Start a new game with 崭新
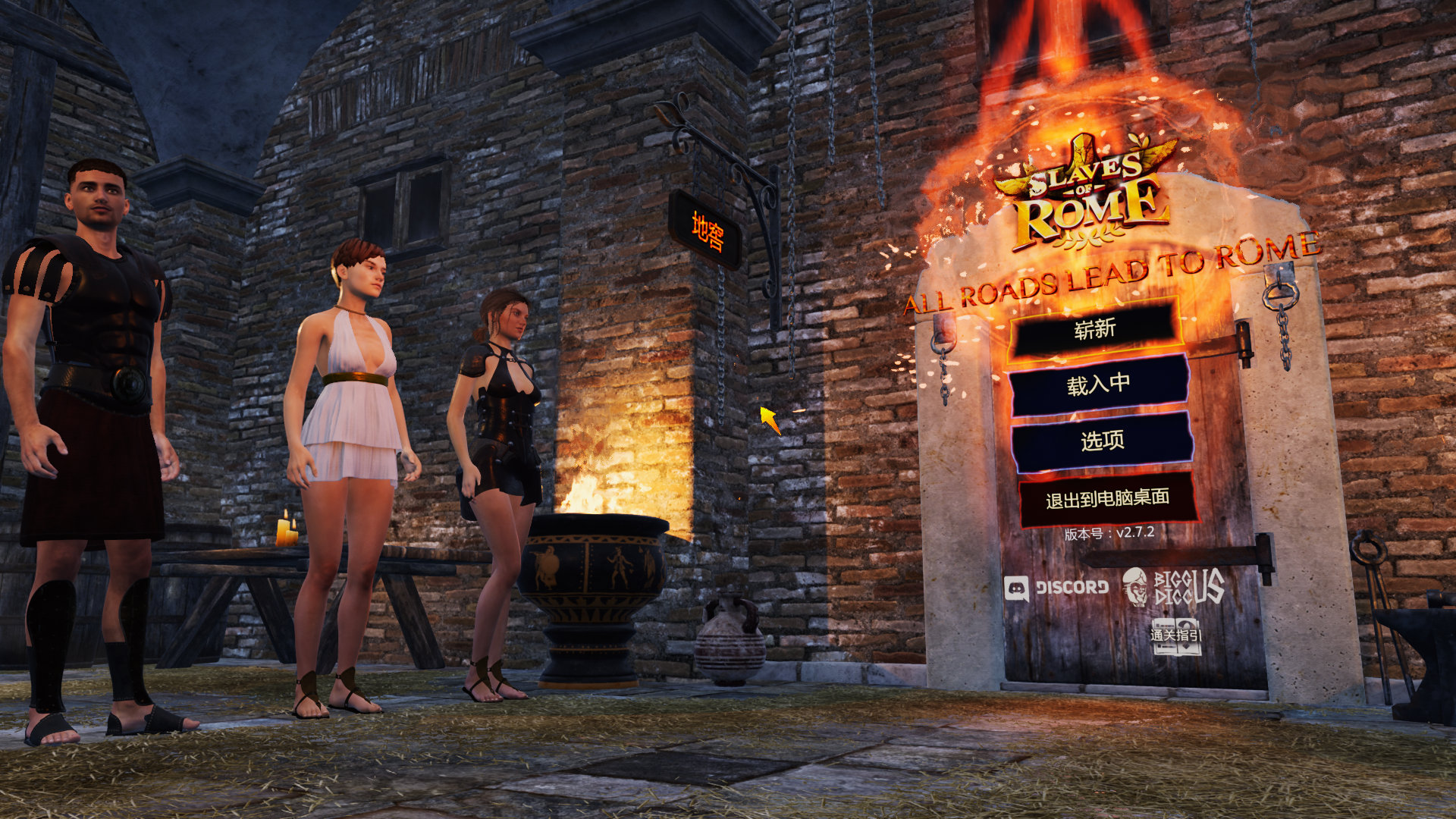1456x819 pixels. pos(1094,329)
